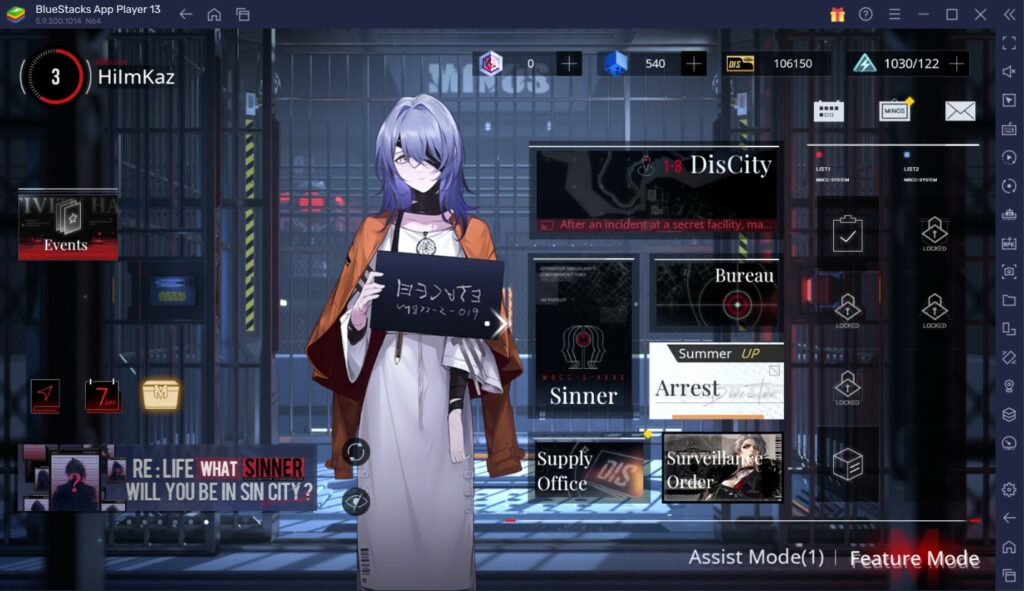
Task: Open the mailbox envelope icon
Action: (x=960, y=111)
